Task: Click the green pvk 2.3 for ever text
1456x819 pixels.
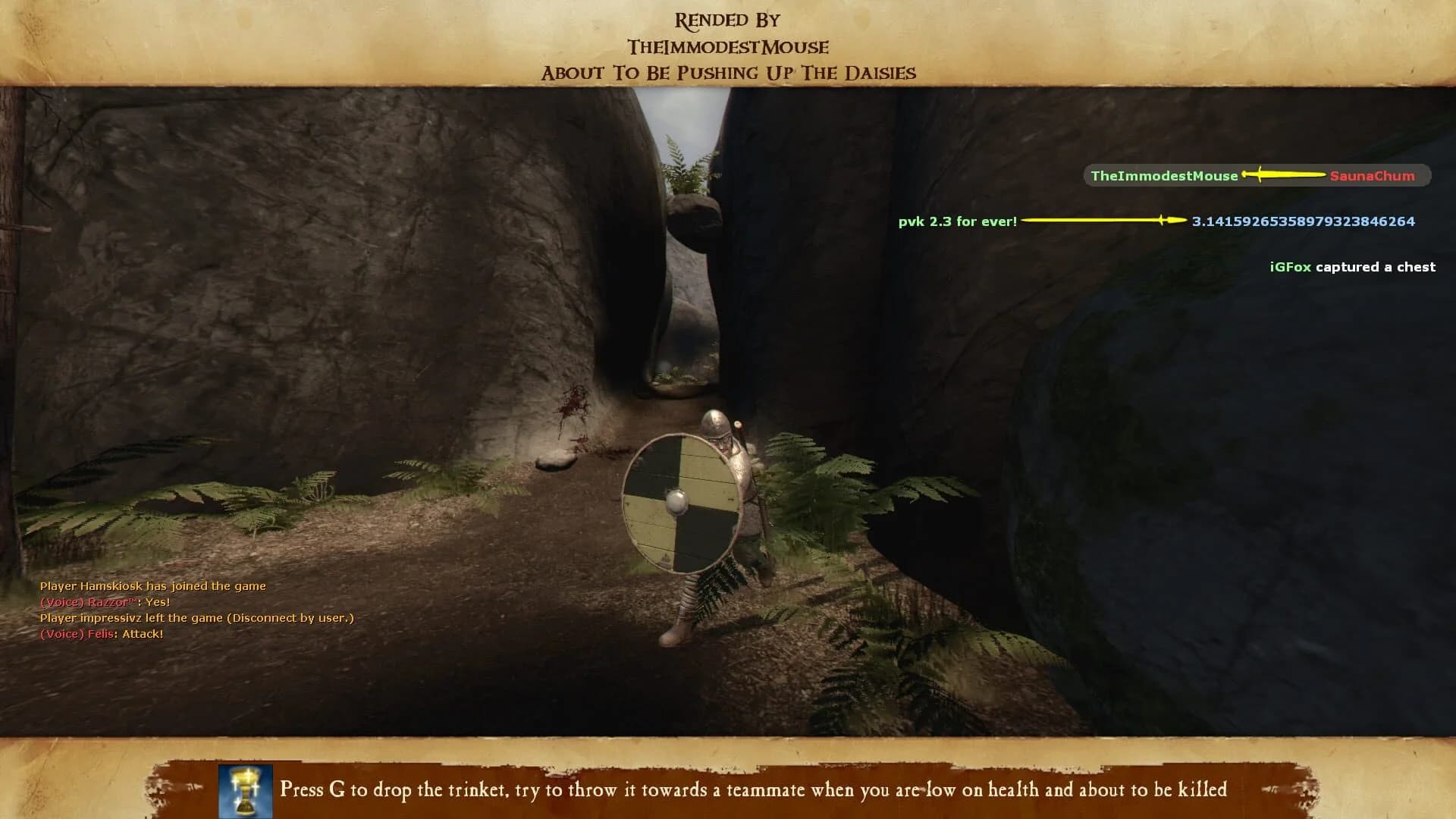Action: tap(957, 222)
